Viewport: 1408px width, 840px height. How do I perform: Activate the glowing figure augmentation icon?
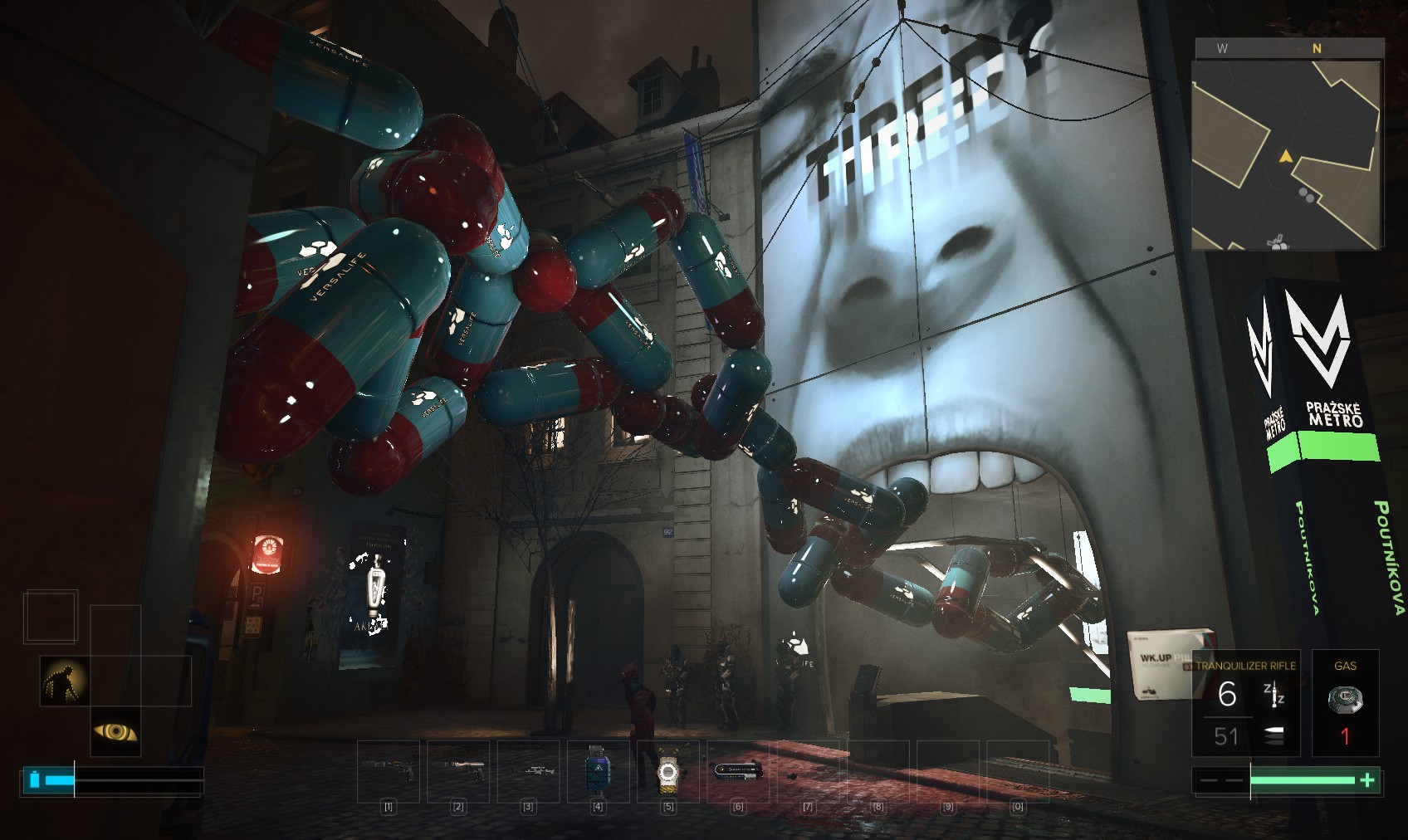coord(66,681)
